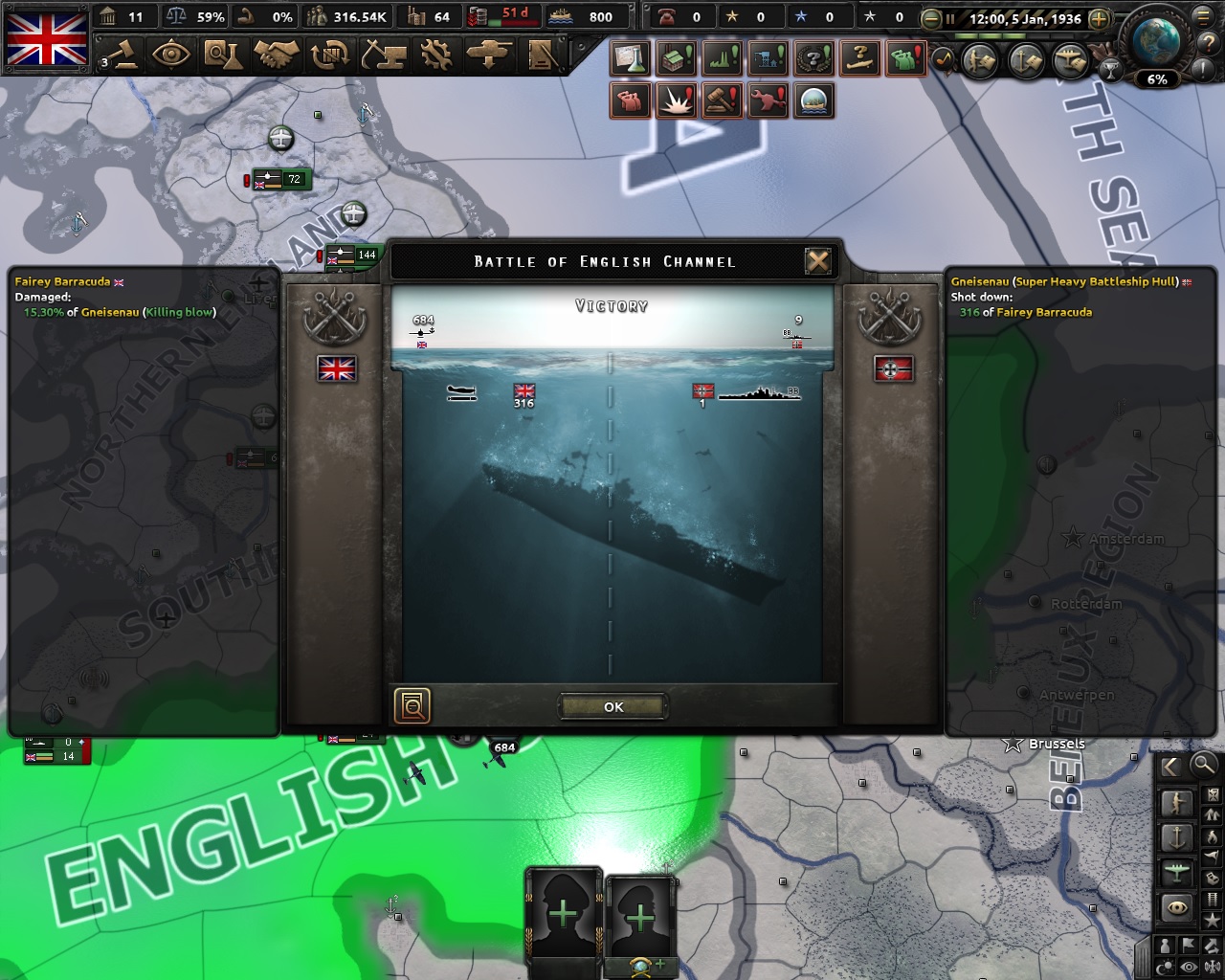The image size is (1225, 980).
Task: Open the battle log magnifier in popup
Action: click(412, 706)
